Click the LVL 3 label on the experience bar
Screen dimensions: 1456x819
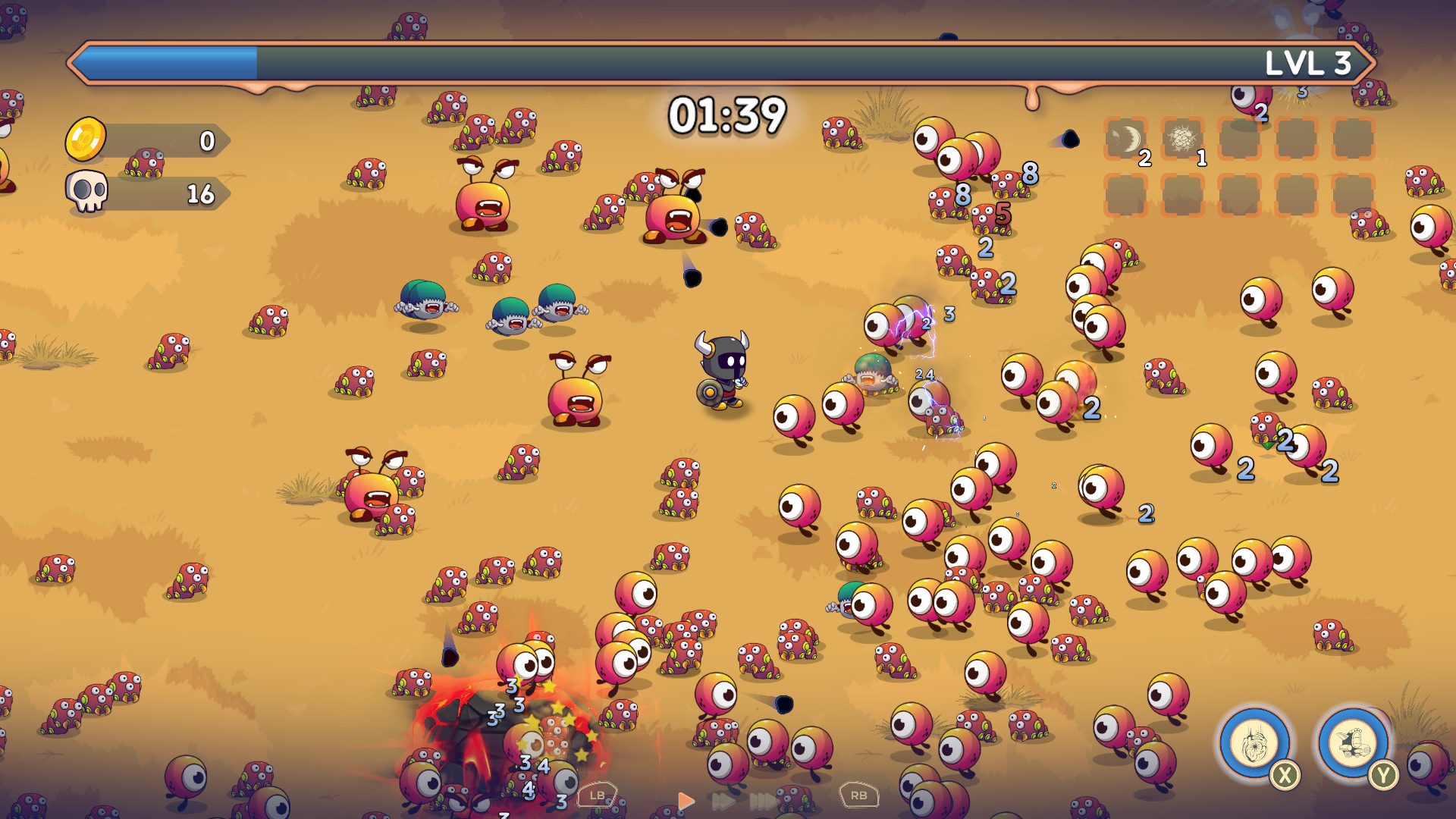pyautogui.click(x=1311, y=64)
